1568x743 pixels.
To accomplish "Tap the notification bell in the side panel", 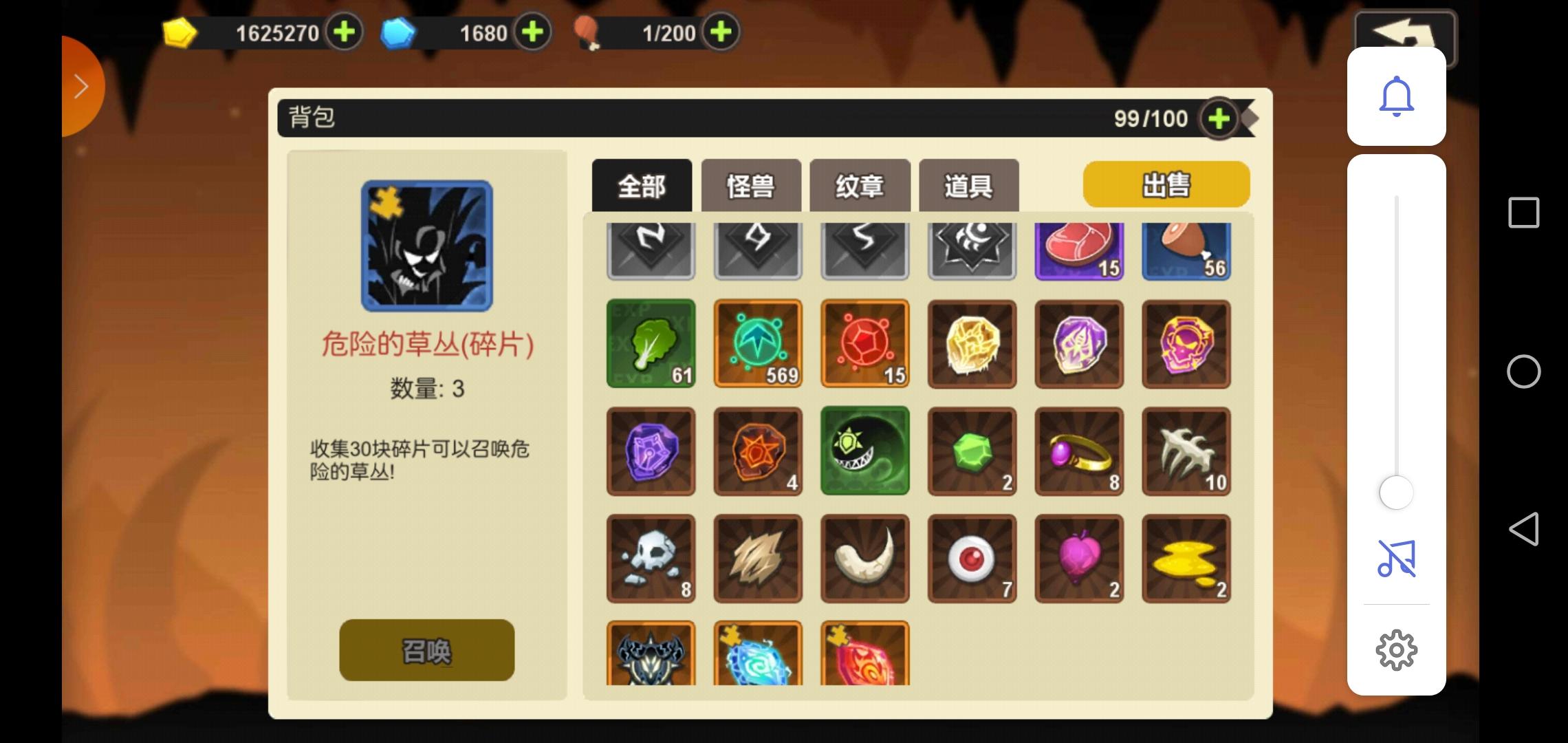I will pyautogui.click(x=1396, y=96).
